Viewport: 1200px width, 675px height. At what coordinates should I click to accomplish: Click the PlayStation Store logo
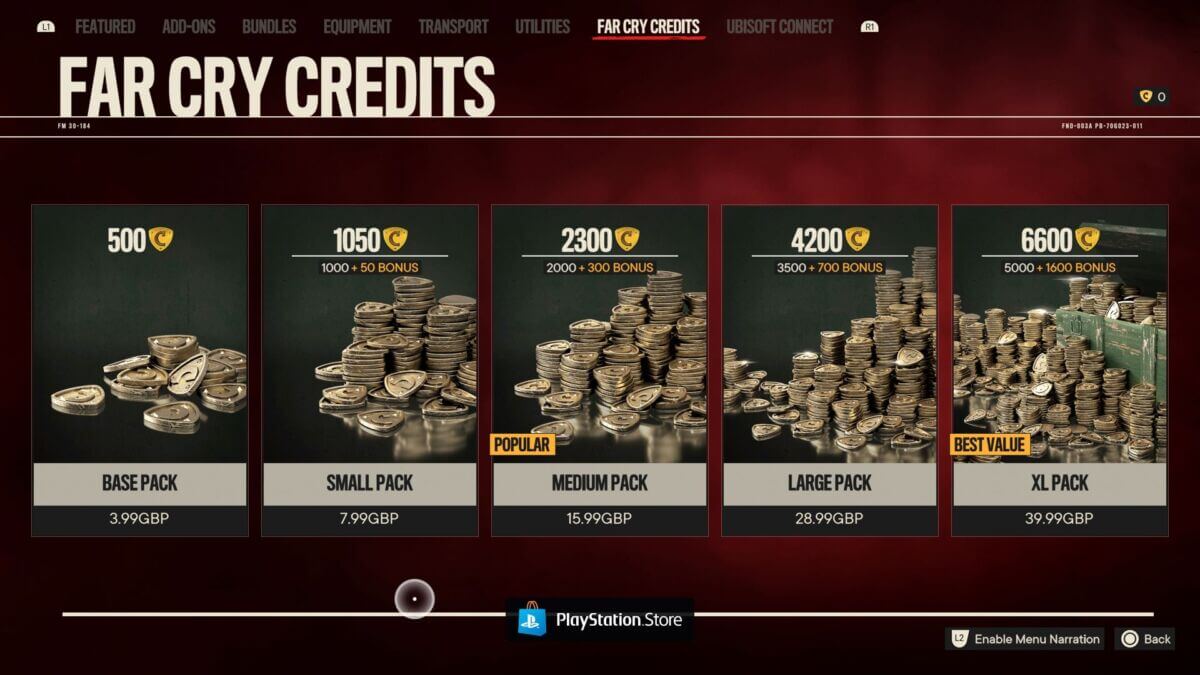coord(600,620)
